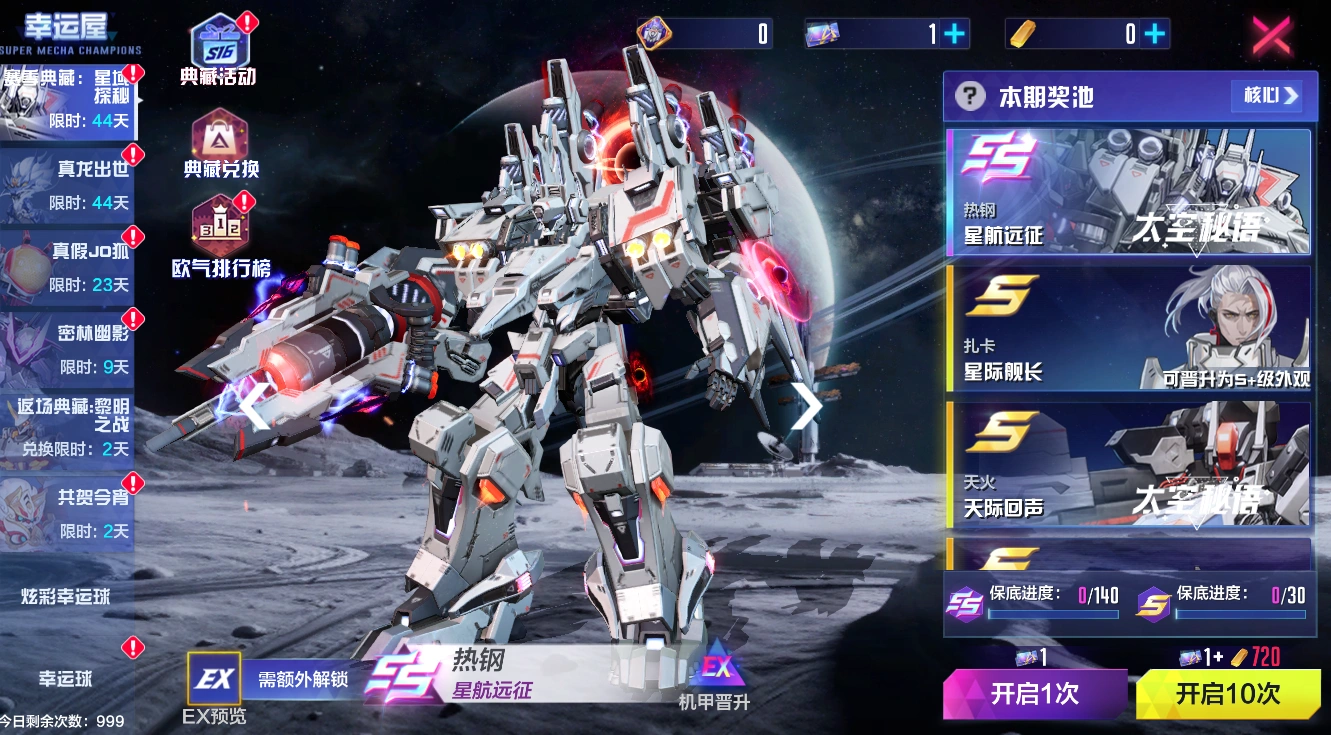Switch to 真龙出世 banner tab
Image resolution: width=1331 pixels, height=735 pixels.
point(67,187)
